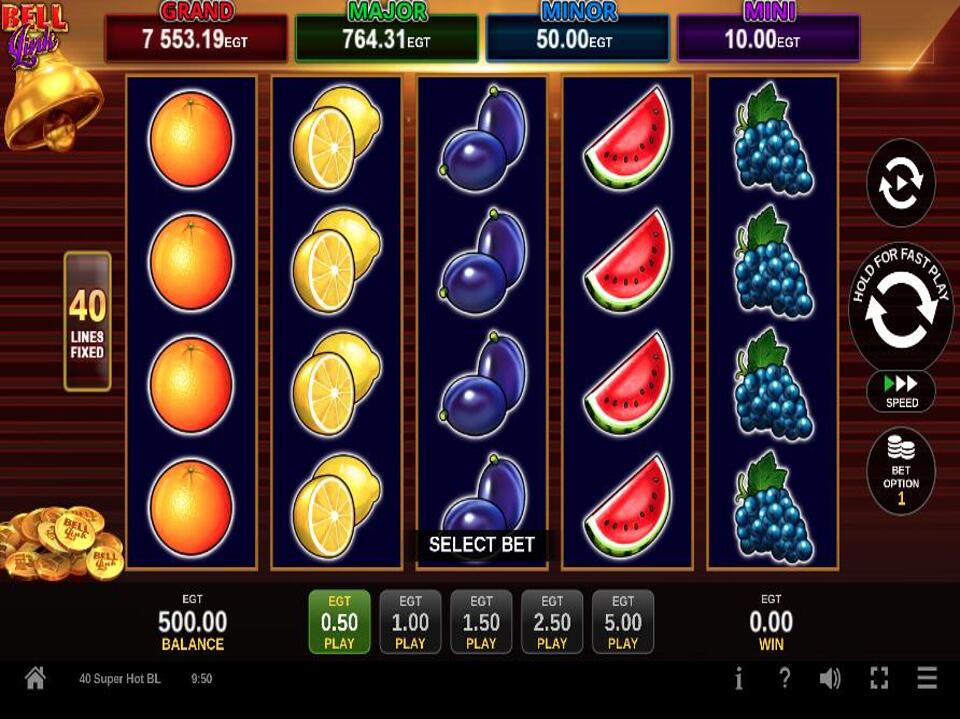Select the 0.50 EGT play bet

[339, 621]
